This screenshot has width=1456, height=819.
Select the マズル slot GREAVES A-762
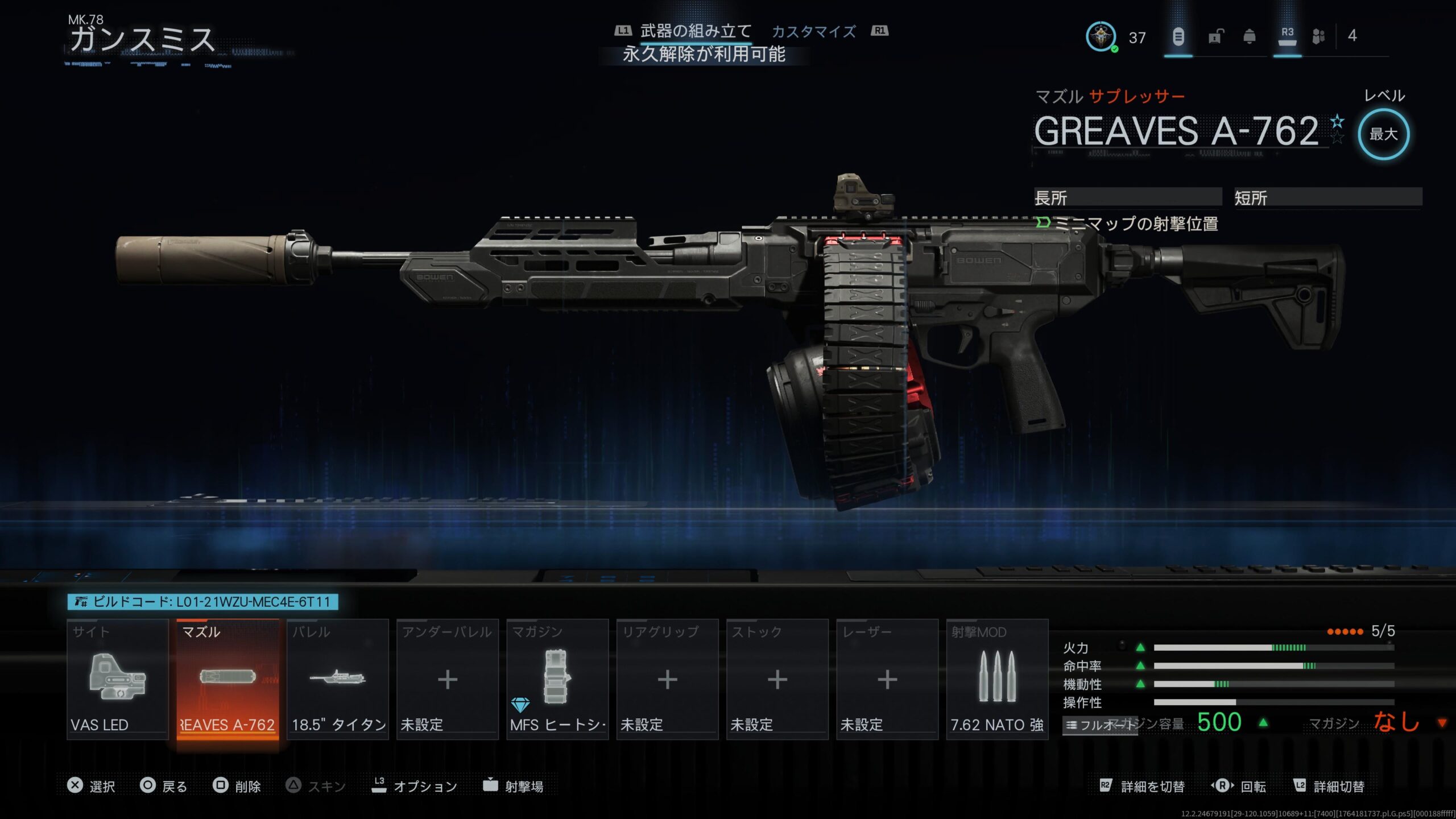pyautogui.click(x=227, y=679)
